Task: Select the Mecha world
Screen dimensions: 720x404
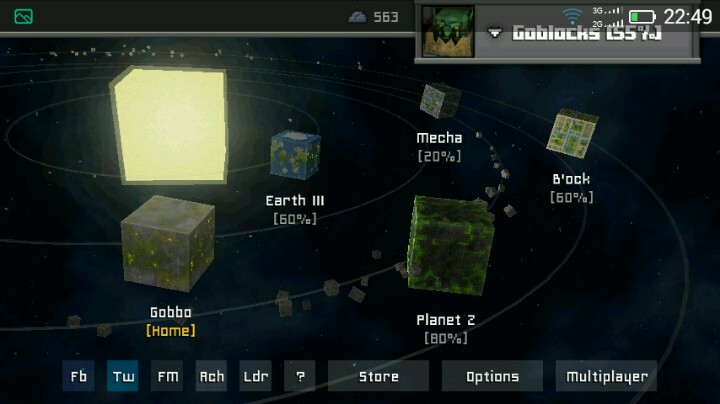Action: [x=440, y=101]
